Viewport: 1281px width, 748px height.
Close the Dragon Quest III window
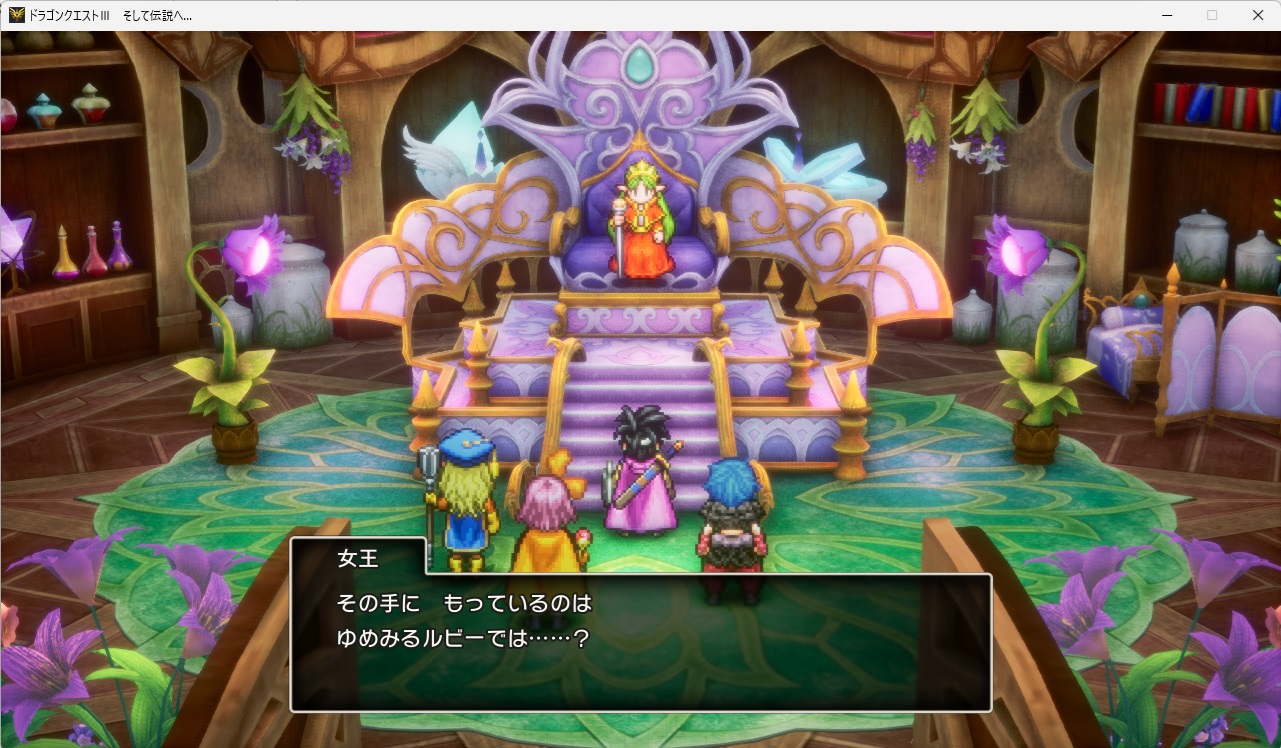pos(1257,15)
